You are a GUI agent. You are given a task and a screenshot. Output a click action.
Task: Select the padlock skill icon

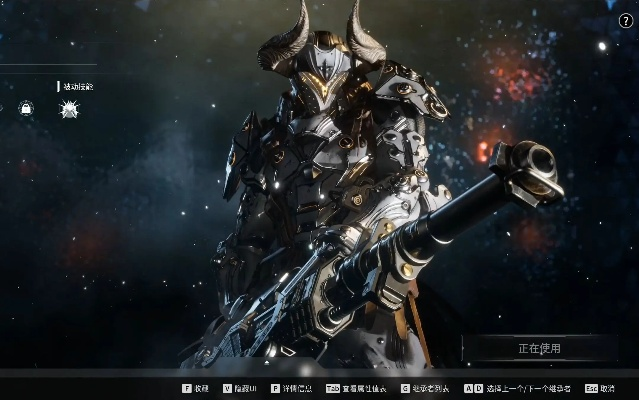(x=27, y=108)
